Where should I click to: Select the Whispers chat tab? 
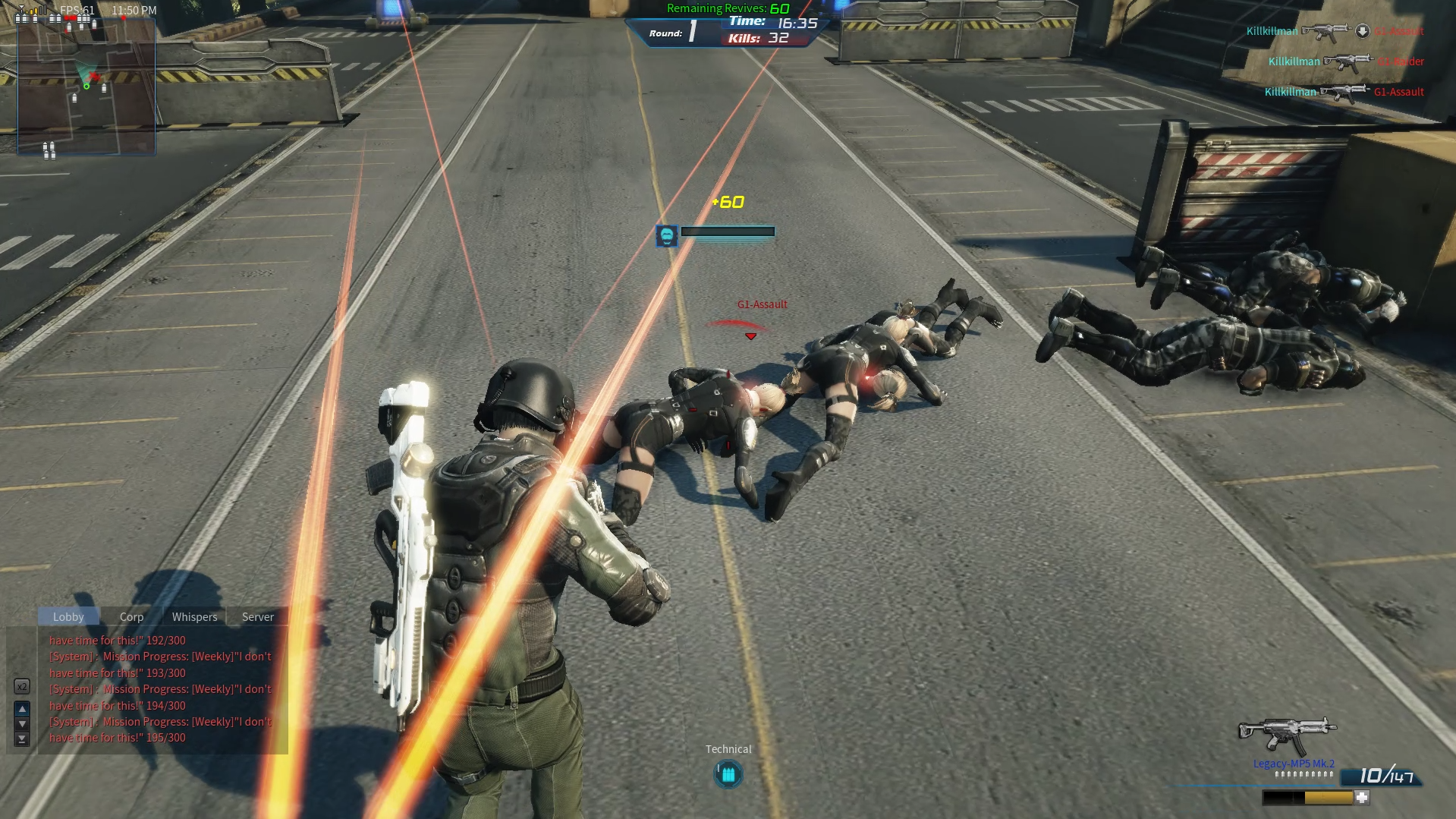click(194, 617)
